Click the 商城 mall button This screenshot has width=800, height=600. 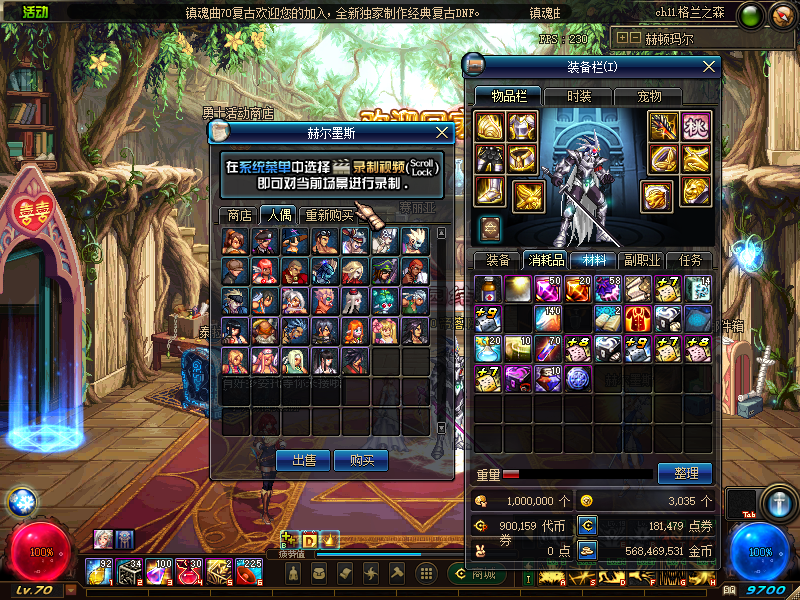484,574
